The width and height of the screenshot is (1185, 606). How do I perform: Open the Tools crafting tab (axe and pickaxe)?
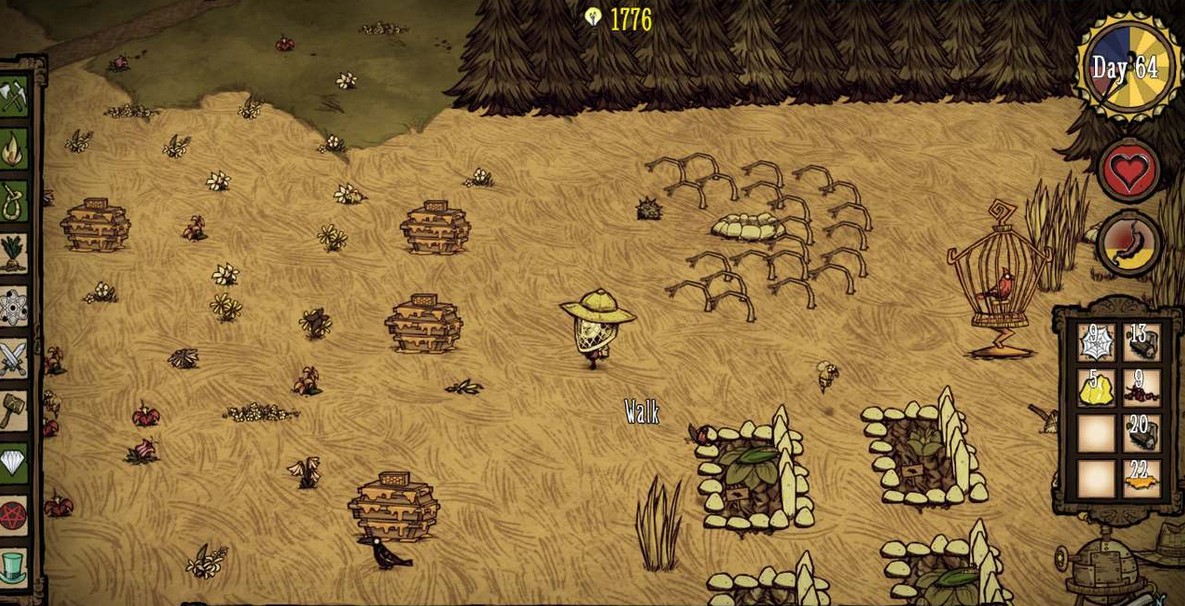coord(14,97)
